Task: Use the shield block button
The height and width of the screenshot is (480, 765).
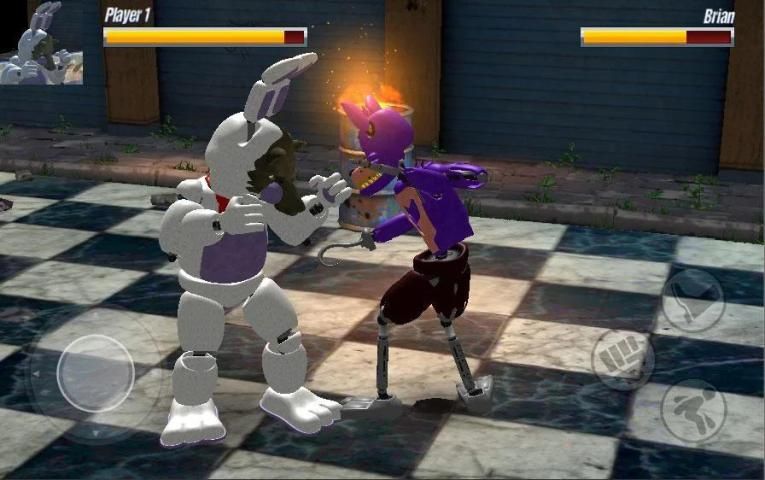Action: (692, 299)
